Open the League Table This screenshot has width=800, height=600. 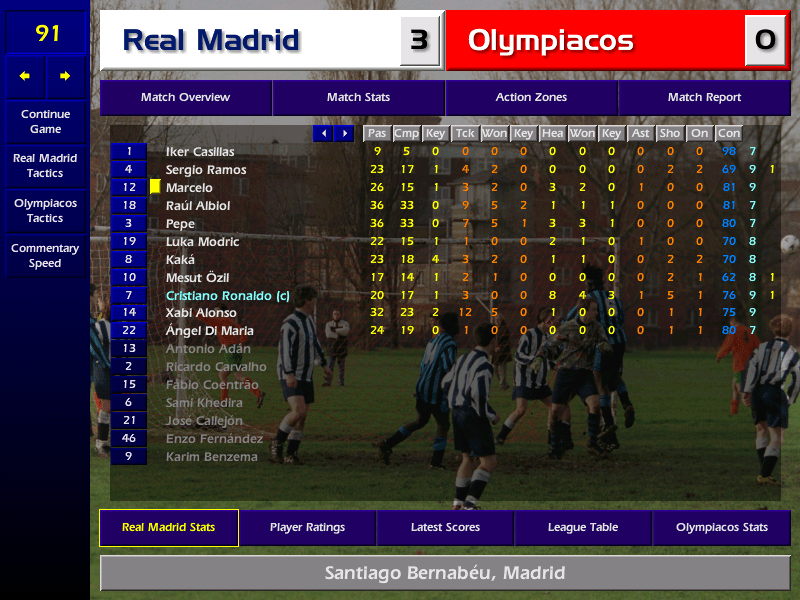click(x=583, y=528)
